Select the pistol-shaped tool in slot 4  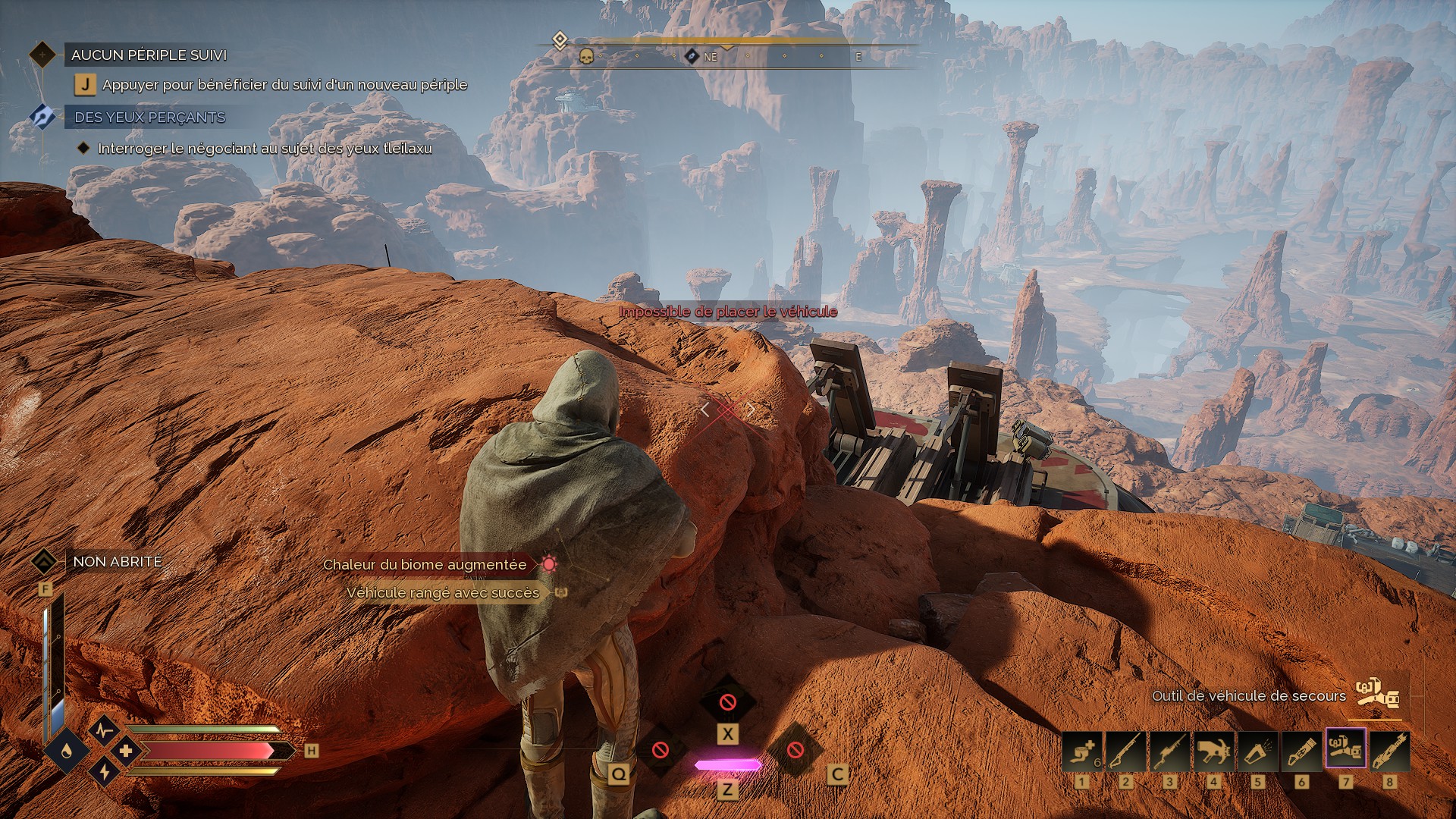tap(1213, 751)
